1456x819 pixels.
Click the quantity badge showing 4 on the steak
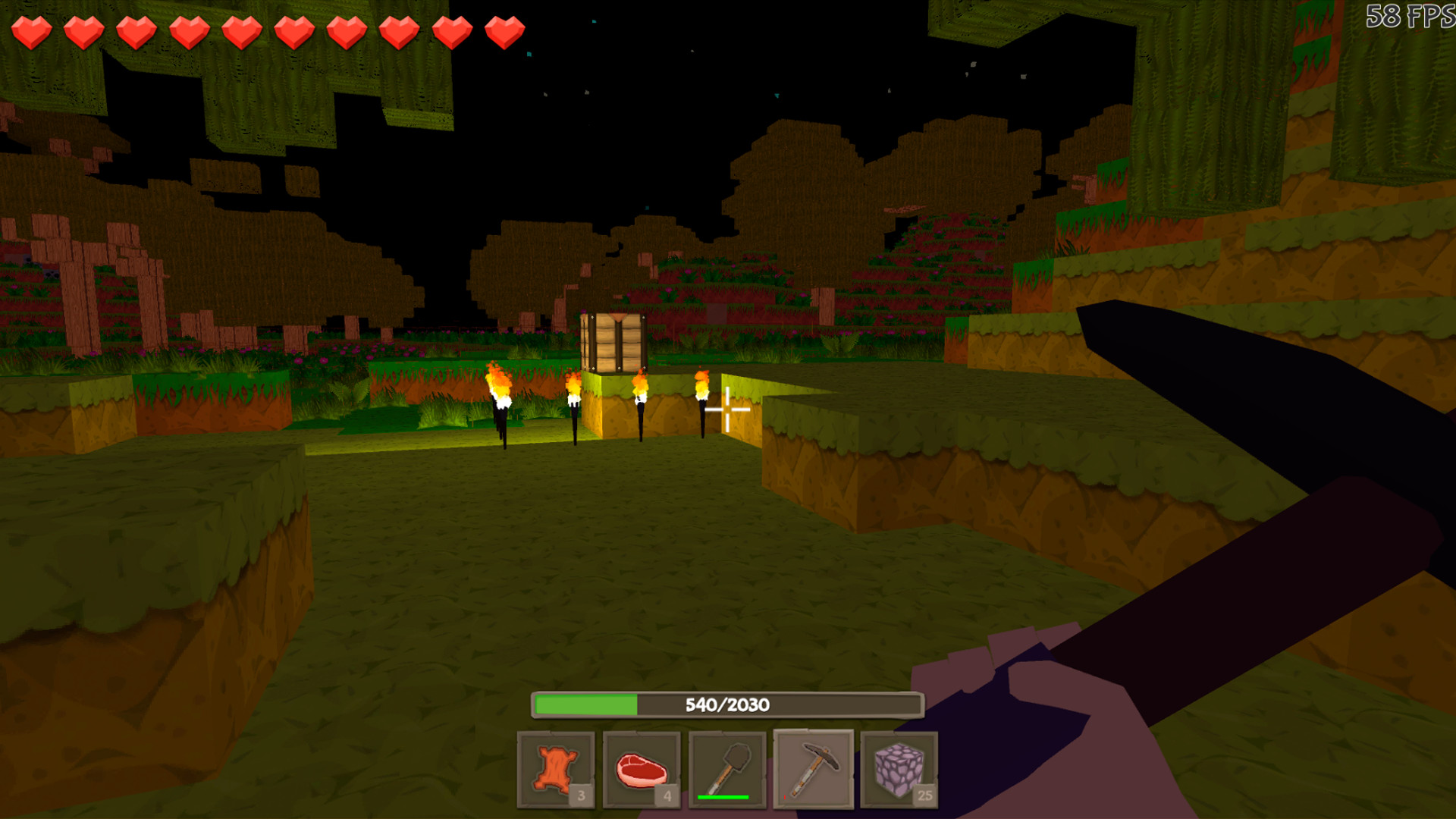[667, 796]
